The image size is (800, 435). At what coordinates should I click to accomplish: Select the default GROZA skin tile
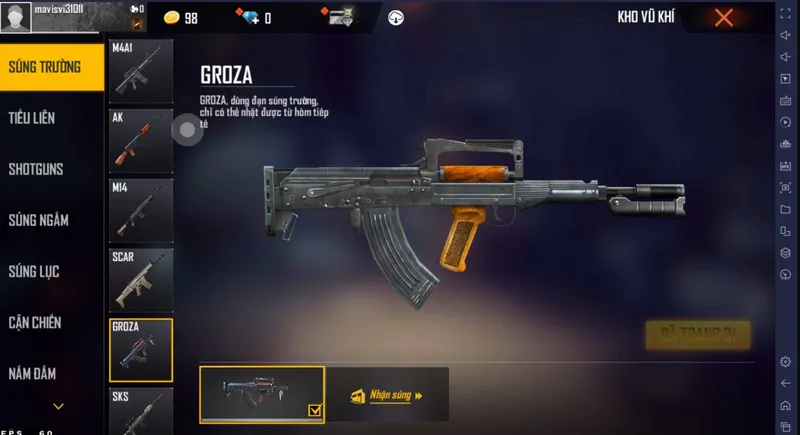262,394
